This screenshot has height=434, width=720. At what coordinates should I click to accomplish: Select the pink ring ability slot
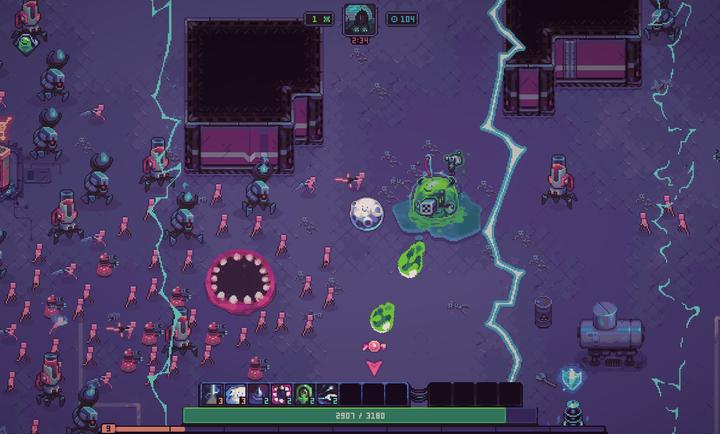click(x=282, y=394)
